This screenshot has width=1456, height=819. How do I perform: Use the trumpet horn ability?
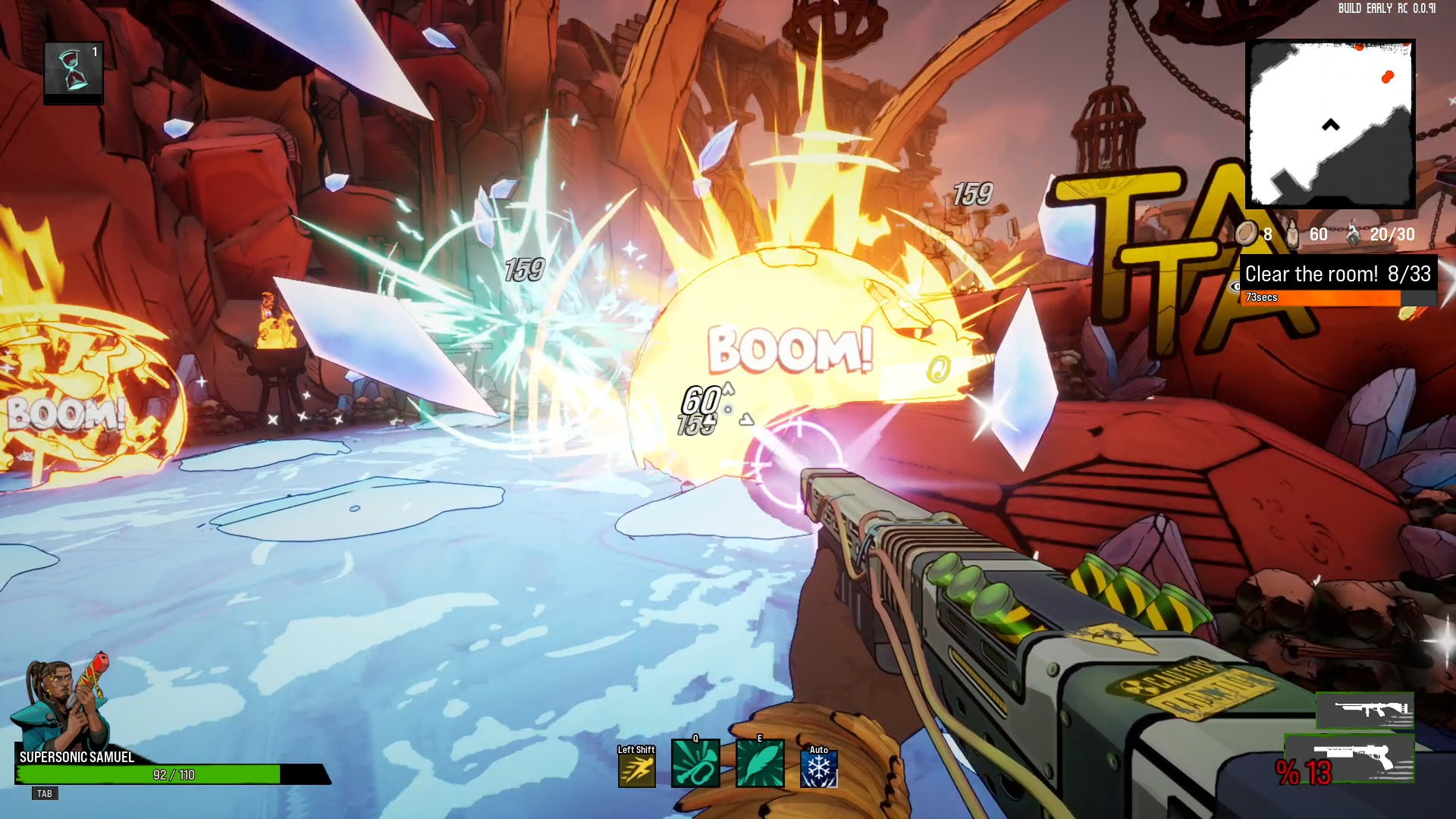pos(695,764)
